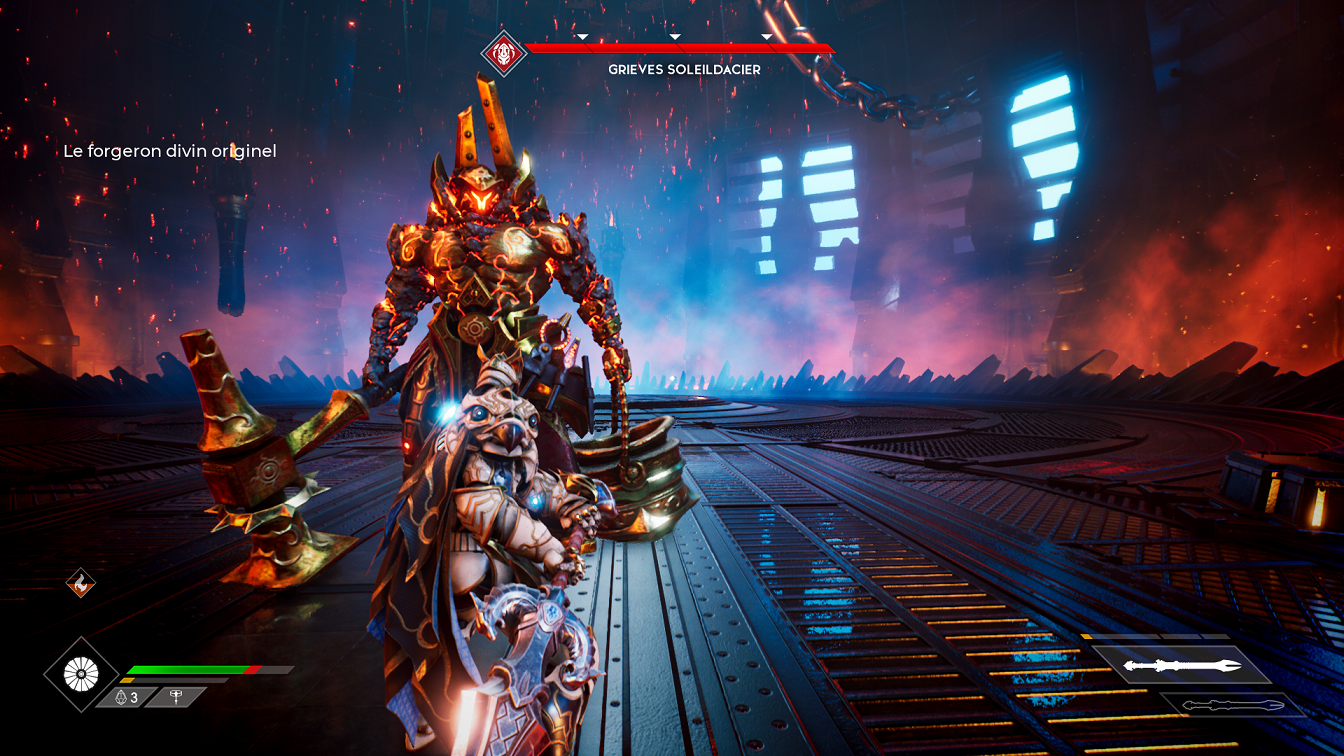
Task: Click the white wheel emblem in the diamond
Action: [x=81, y=675]
